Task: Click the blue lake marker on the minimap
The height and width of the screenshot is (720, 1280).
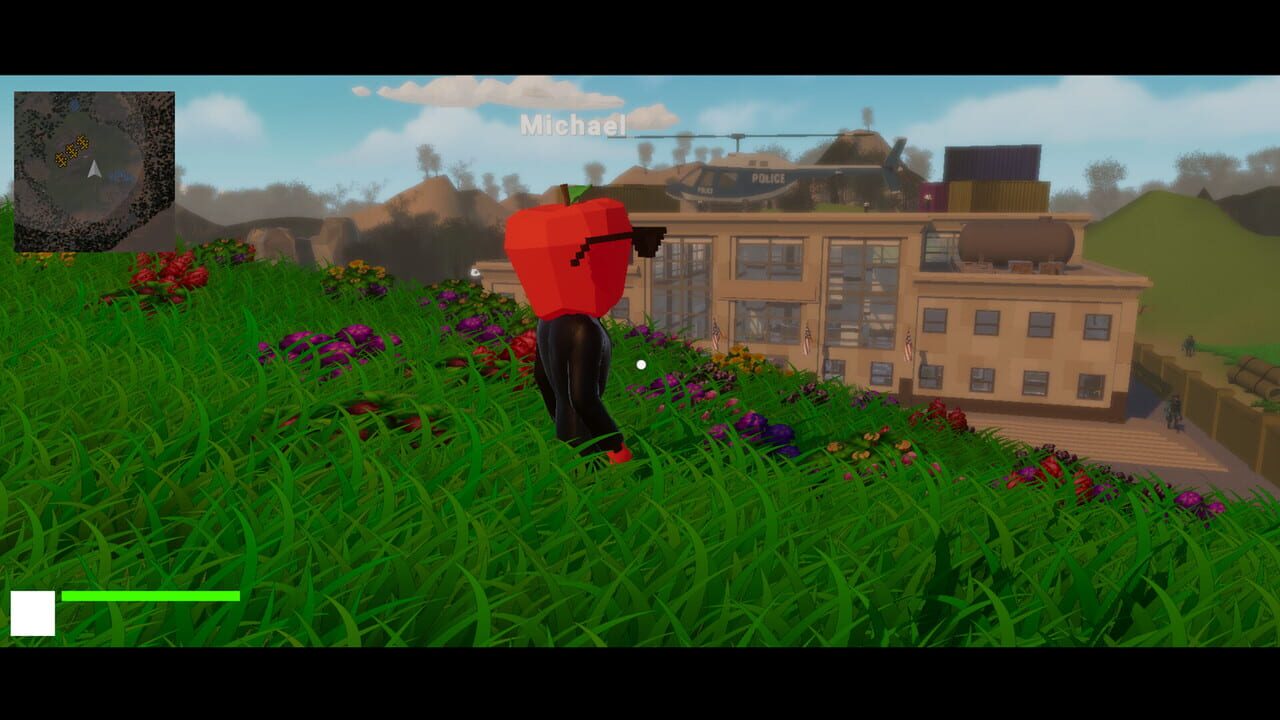Action: pos(120,174)
